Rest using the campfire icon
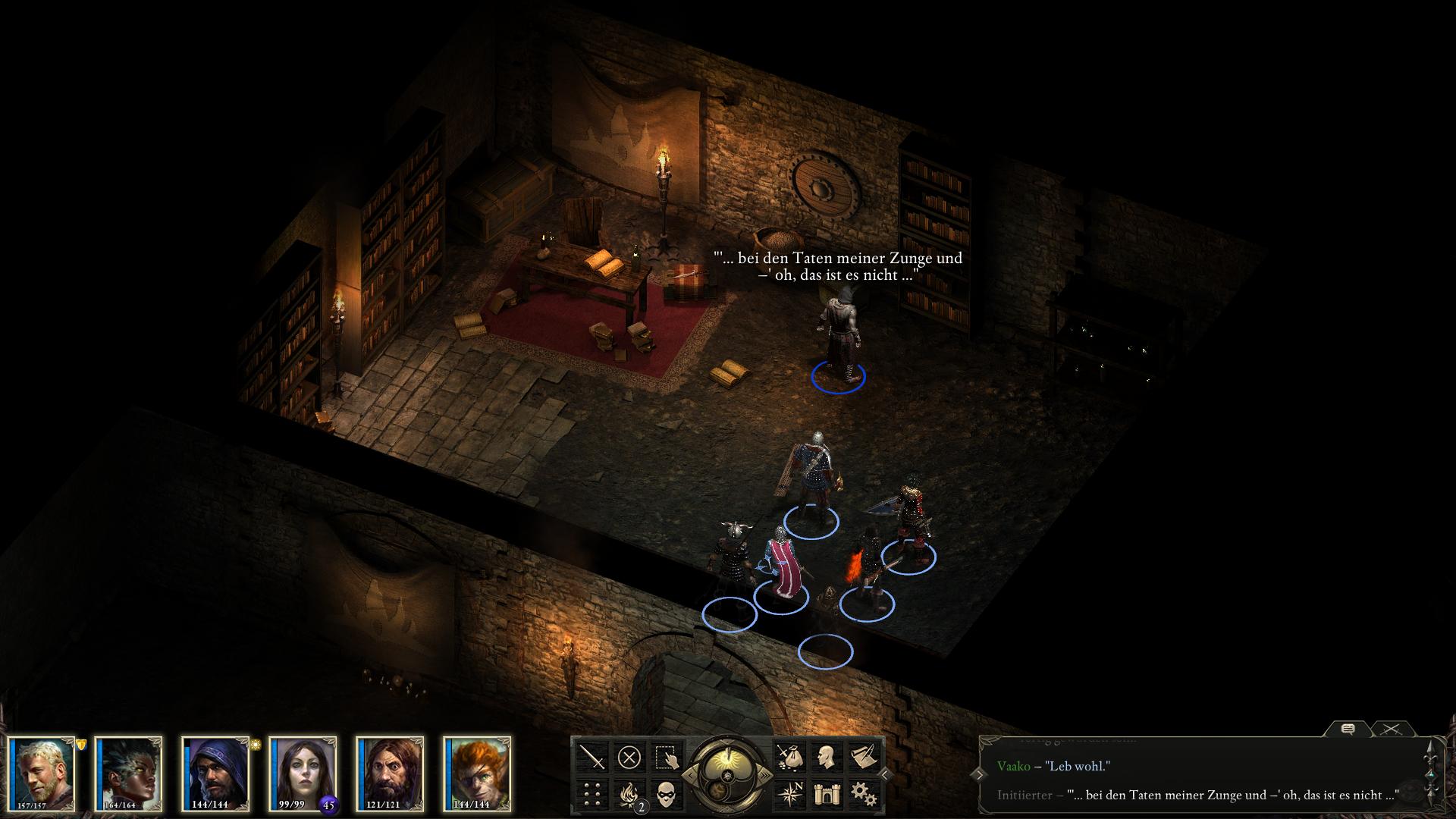 coord(629,794)
